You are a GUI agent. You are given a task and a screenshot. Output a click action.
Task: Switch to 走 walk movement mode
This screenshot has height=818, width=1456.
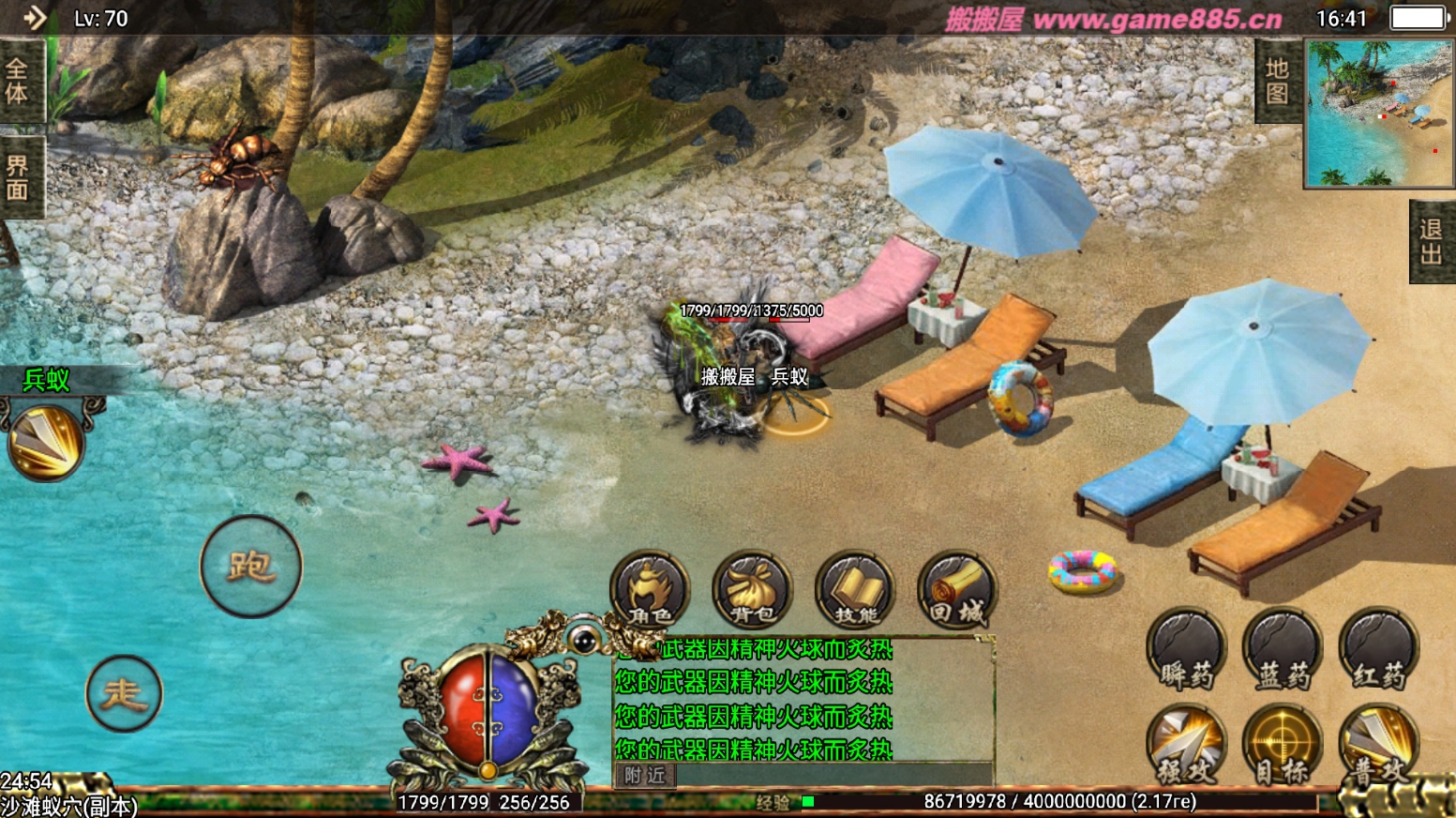(x=124, y=693)
